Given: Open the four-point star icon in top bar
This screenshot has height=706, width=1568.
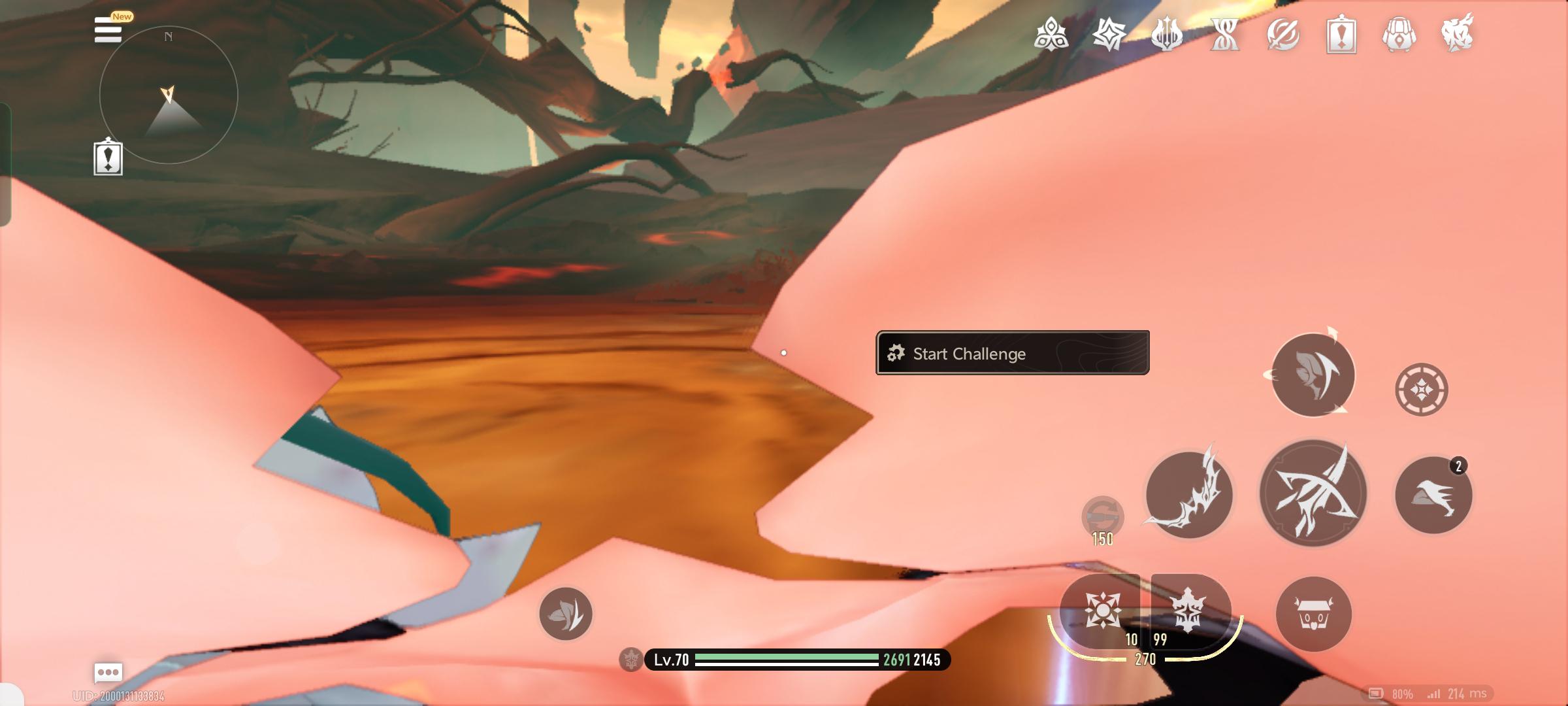Looking at the screenshot, I should coord(1109,34).
